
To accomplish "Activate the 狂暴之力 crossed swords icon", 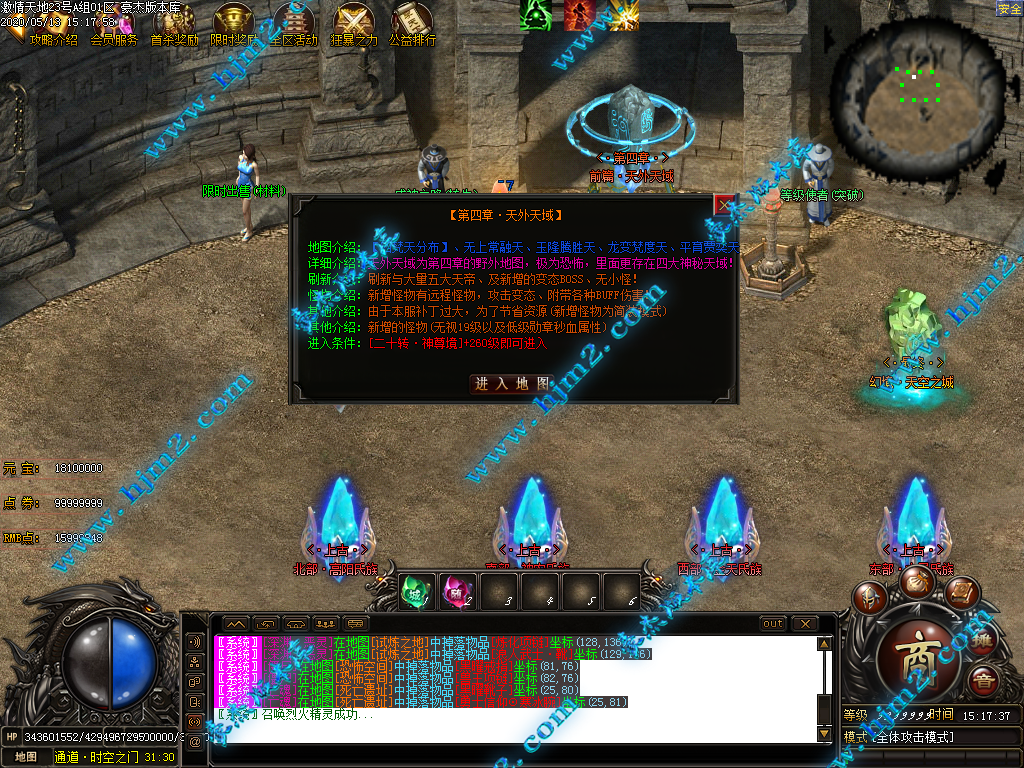I will (x=354, y=25).
